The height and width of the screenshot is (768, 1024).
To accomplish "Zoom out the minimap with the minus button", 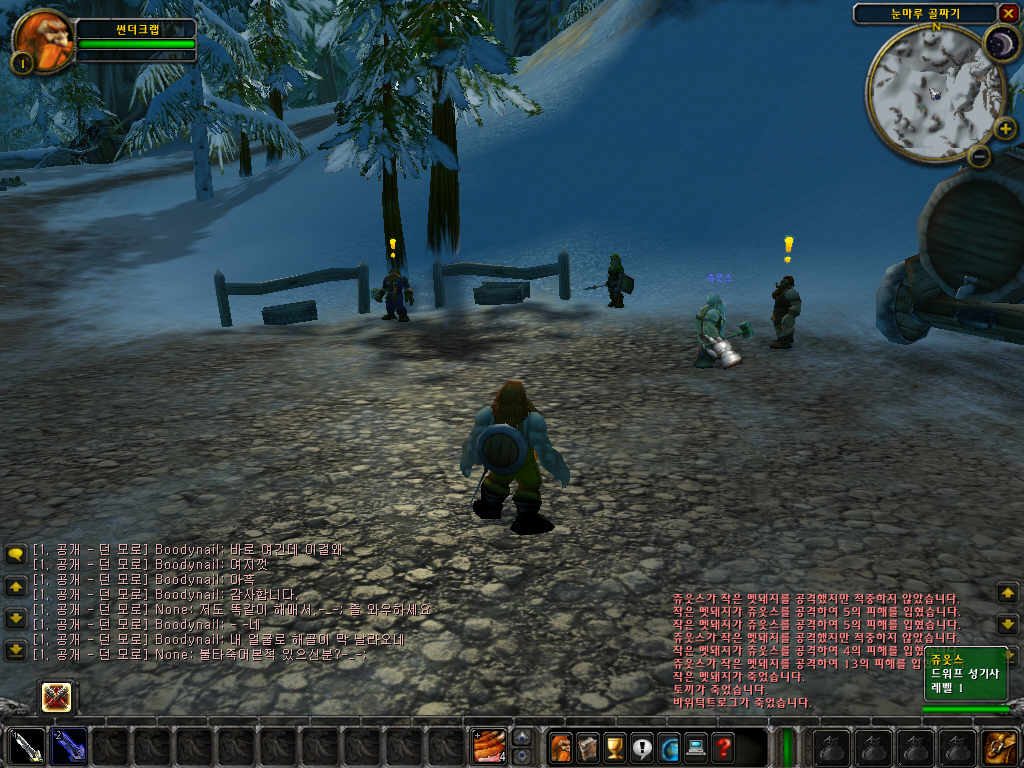I will point(980,155).
